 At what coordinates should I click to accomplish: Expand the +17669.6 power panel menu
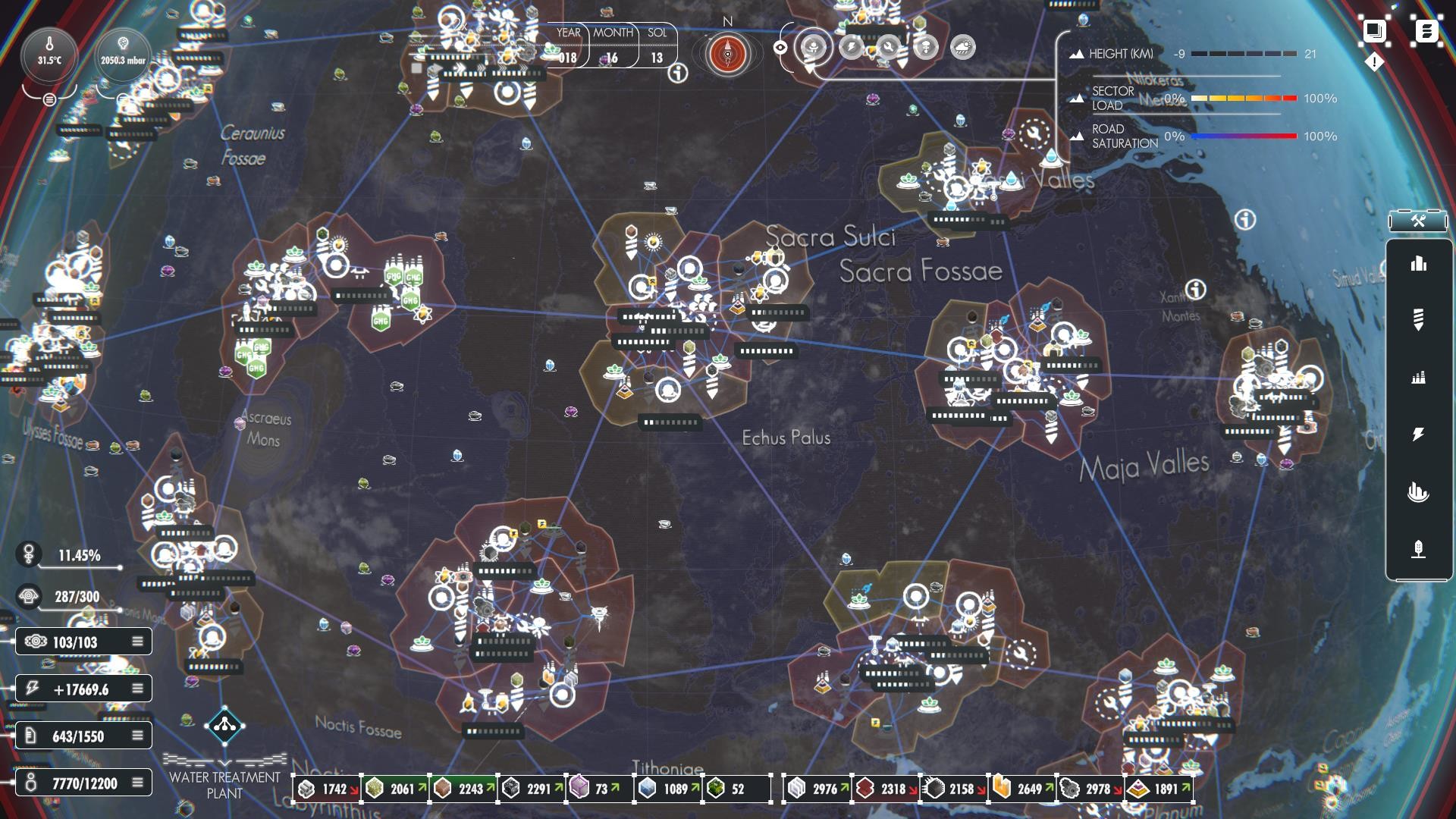click(137, 689)
